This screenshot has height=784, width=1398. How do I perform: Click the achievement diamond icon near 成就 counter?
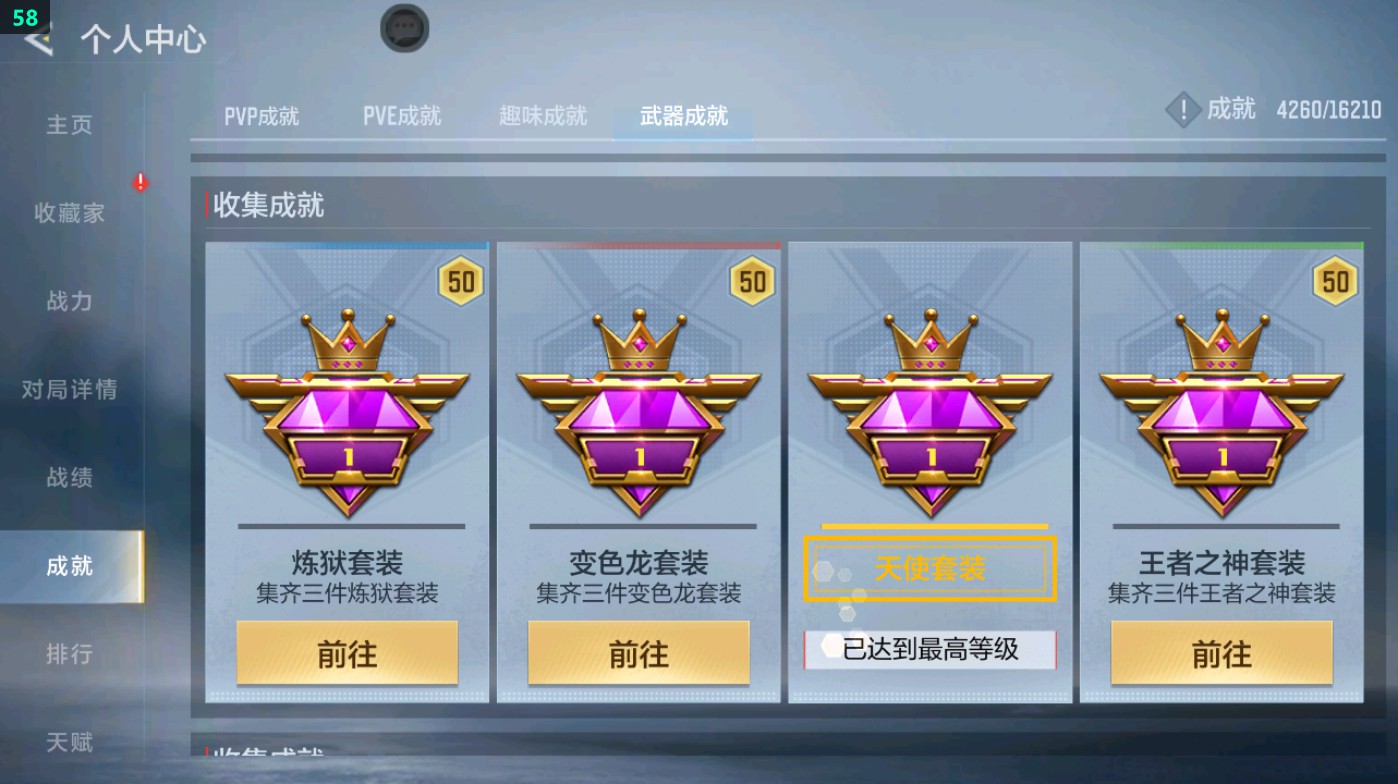point(1183,110)
